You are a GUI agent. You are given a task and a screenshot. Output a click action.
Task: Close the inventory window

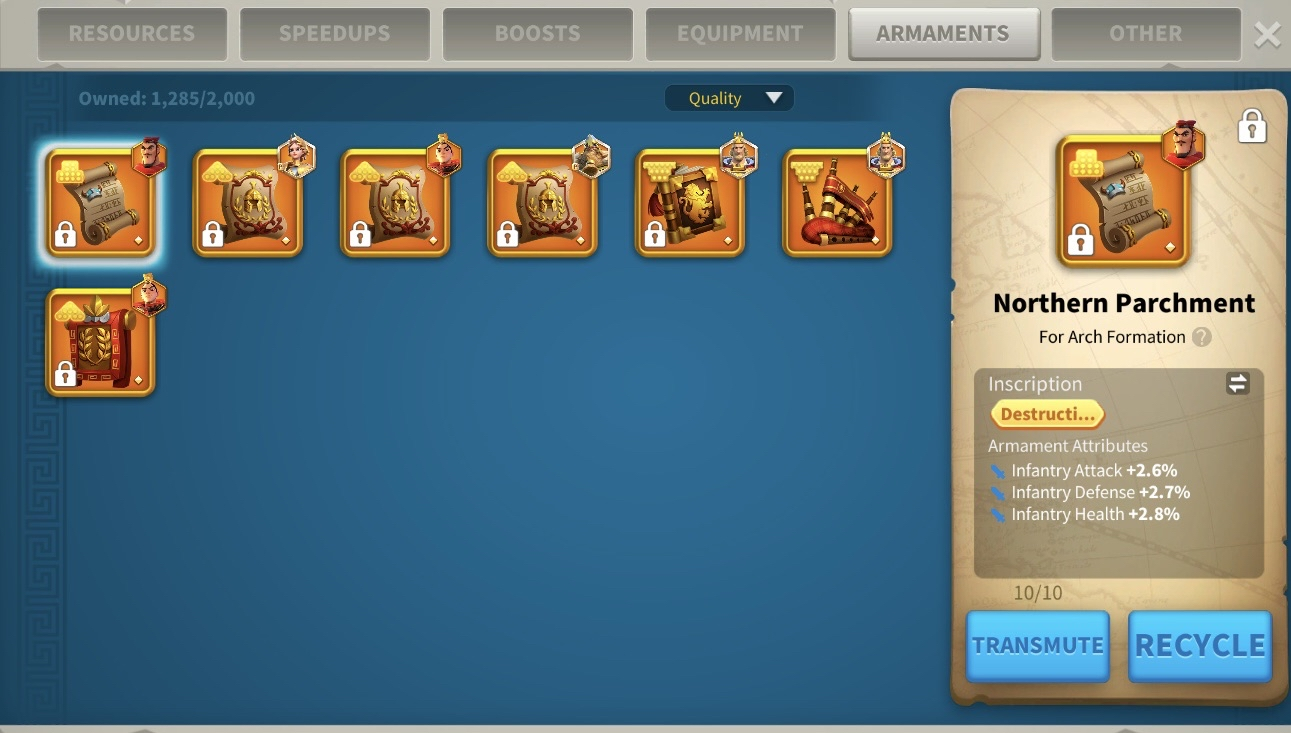[x=1267, y=35]
